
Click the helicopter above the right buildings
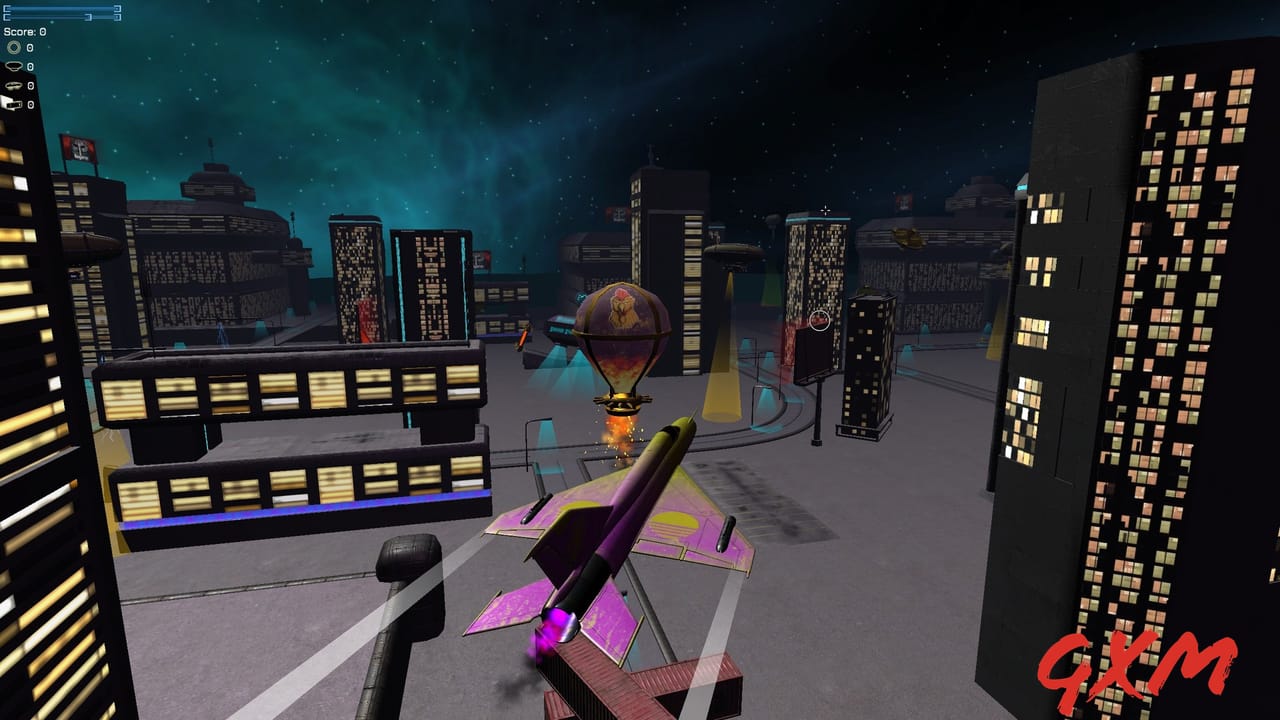[x=905, y=237]
